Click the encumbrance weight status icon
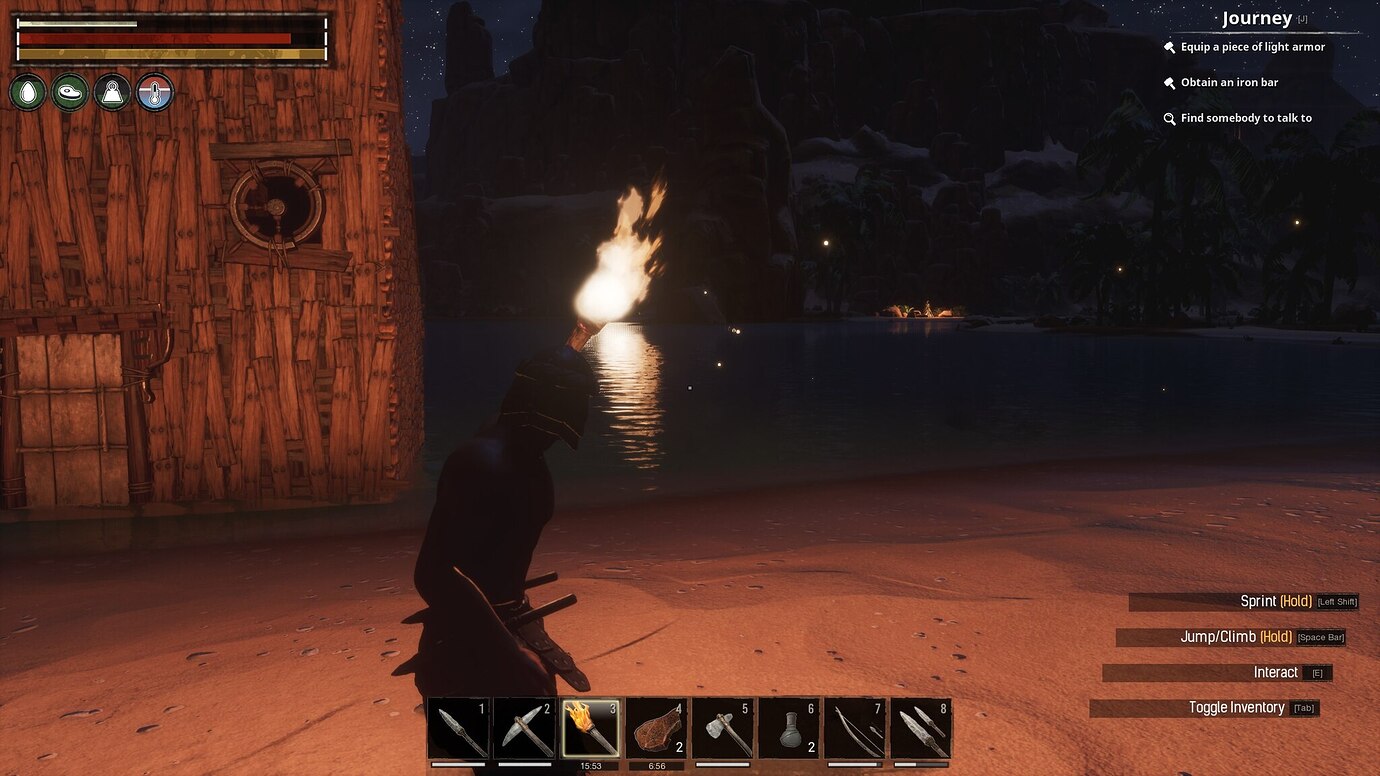Image resolution: width=1380 pixels, height=776 pixels. [112, 92]
